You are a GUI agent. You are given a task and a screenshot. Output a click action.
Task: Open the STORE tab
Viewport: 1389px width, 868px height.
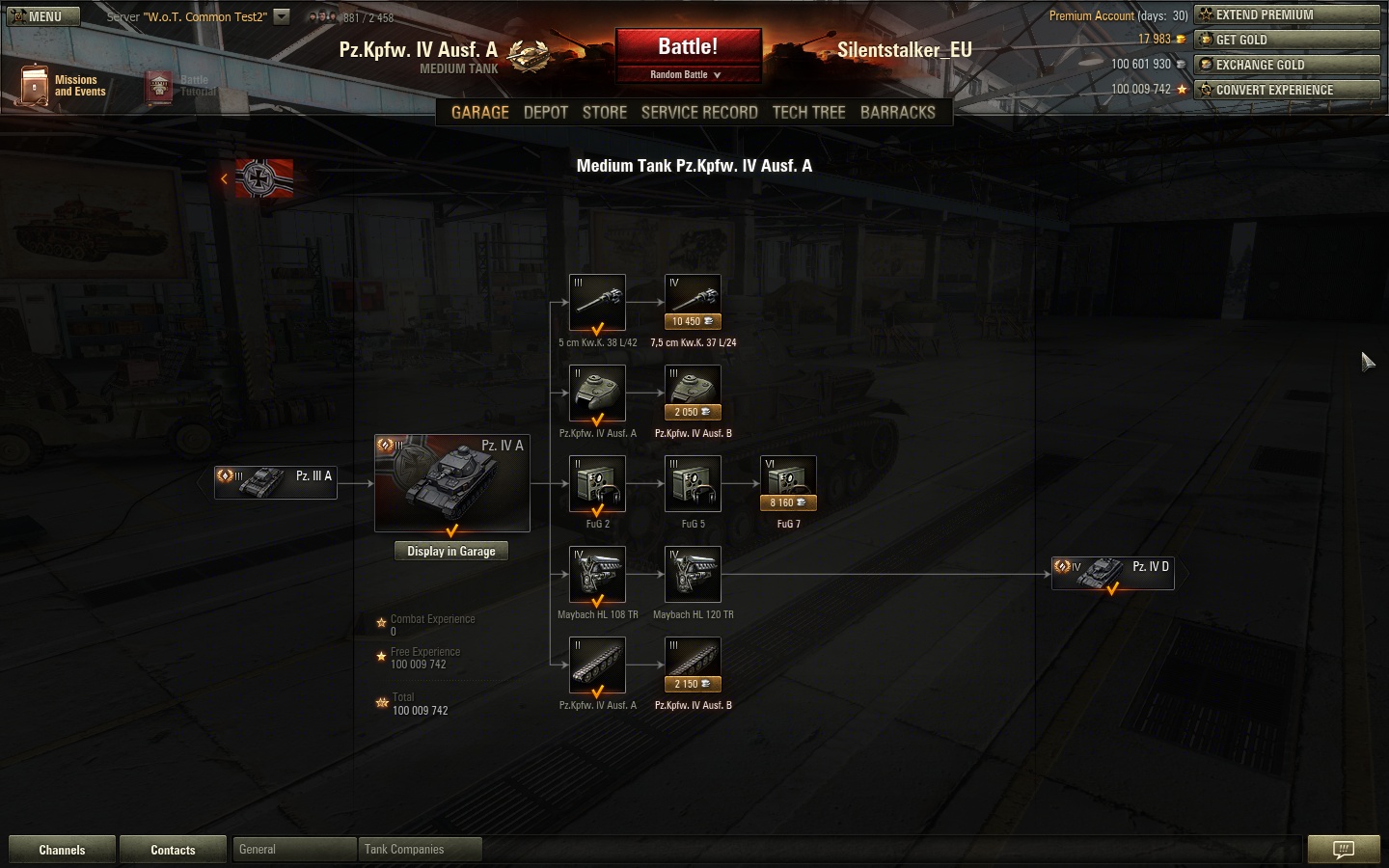pyautogui.click(x=605, y=113)
